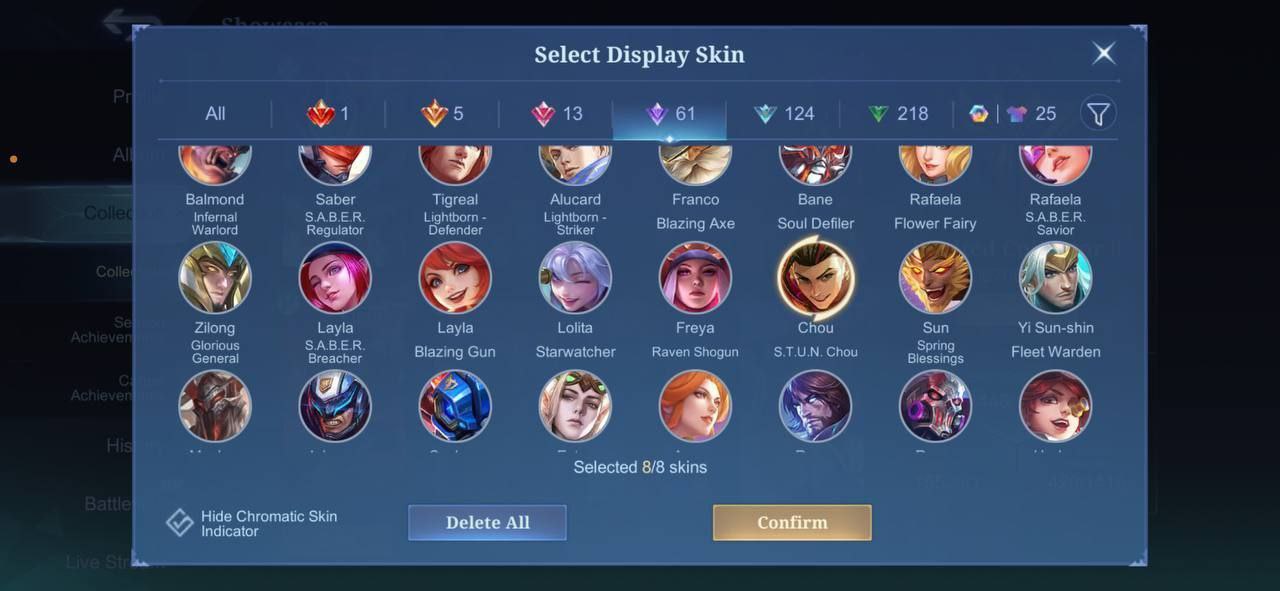Pick Freya's Raven Shogun skin
The height and width of the screenshot is (591, 1280).
[695, 278]
